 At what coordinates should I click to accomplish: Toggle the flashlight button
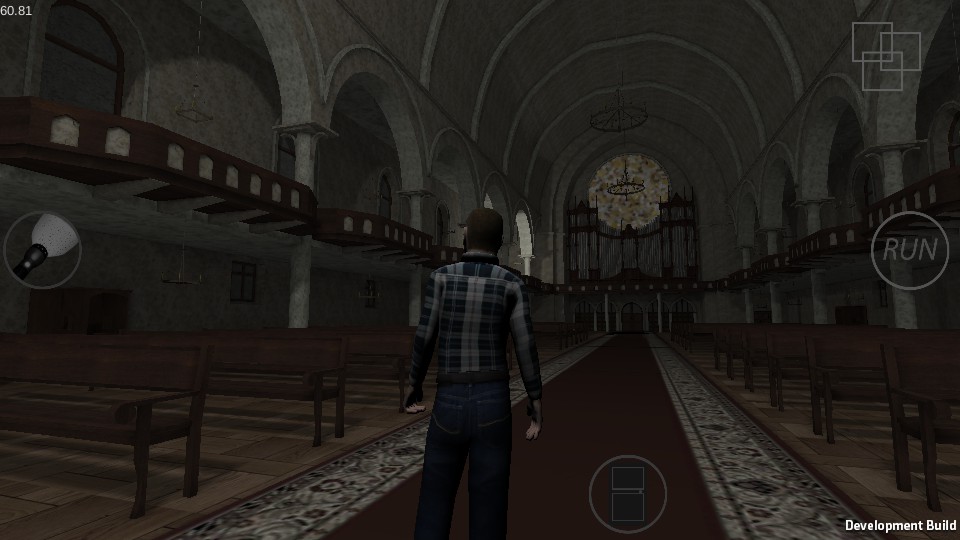42,249
